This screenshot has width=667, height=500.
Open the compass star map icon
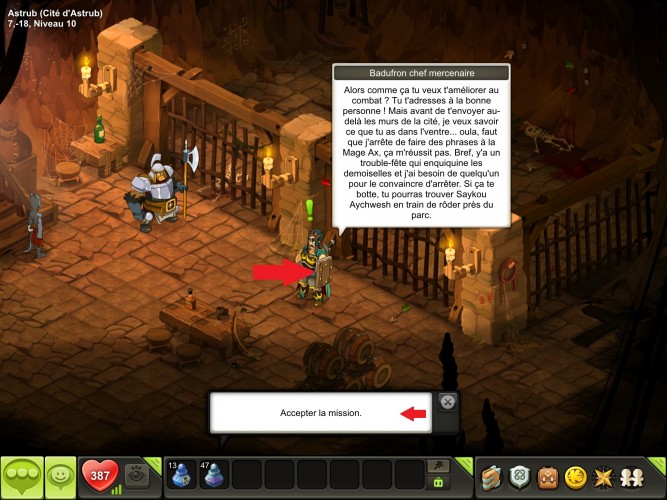click(606, 477)
